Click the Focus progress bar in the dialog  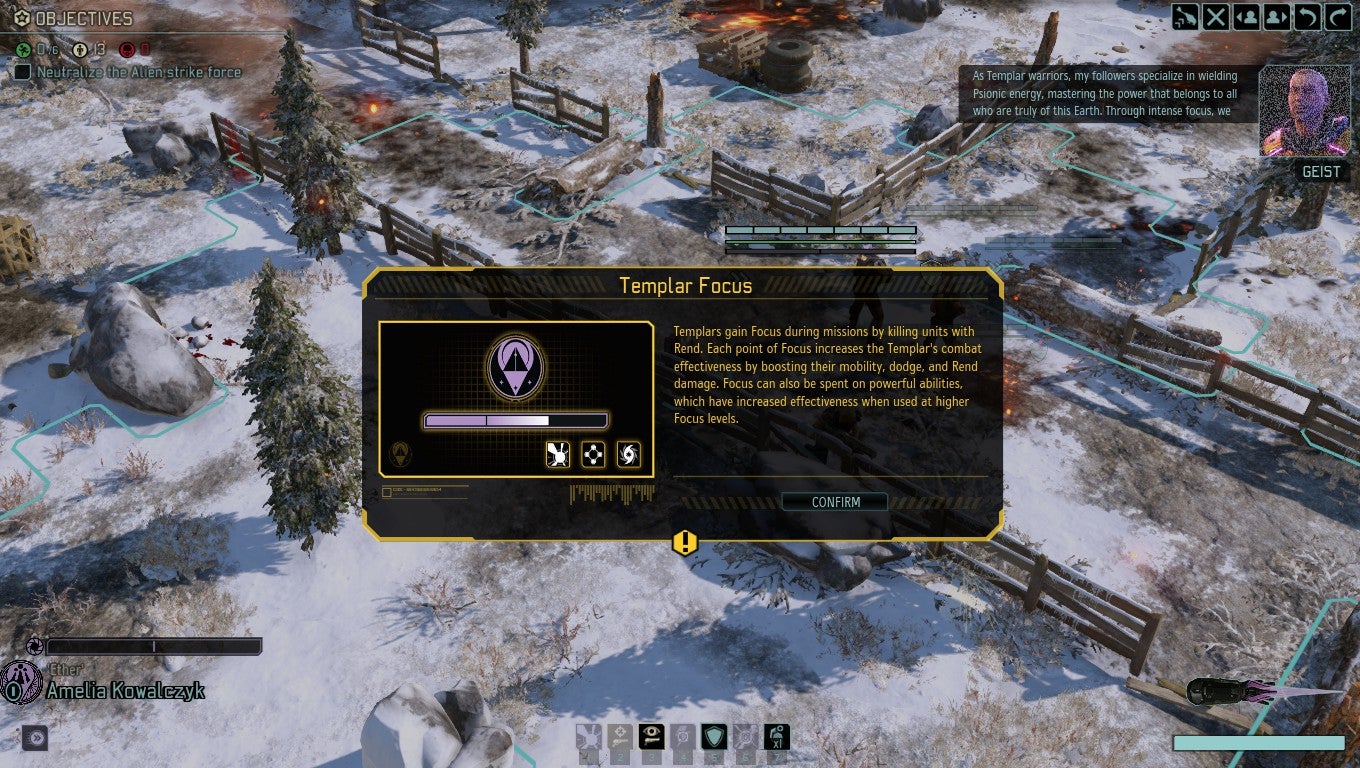518,418
